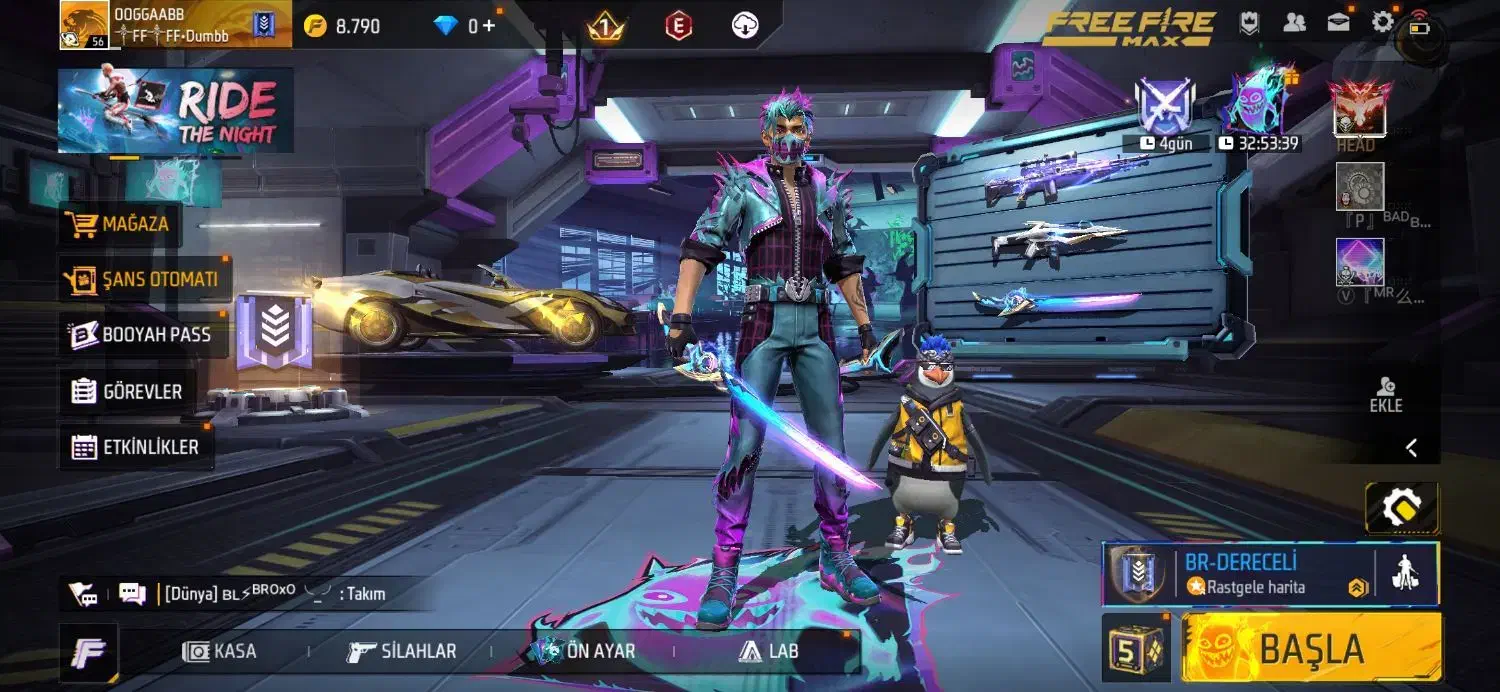
Task: Open the player profile avatar
Action: click(x=84, y=25)
